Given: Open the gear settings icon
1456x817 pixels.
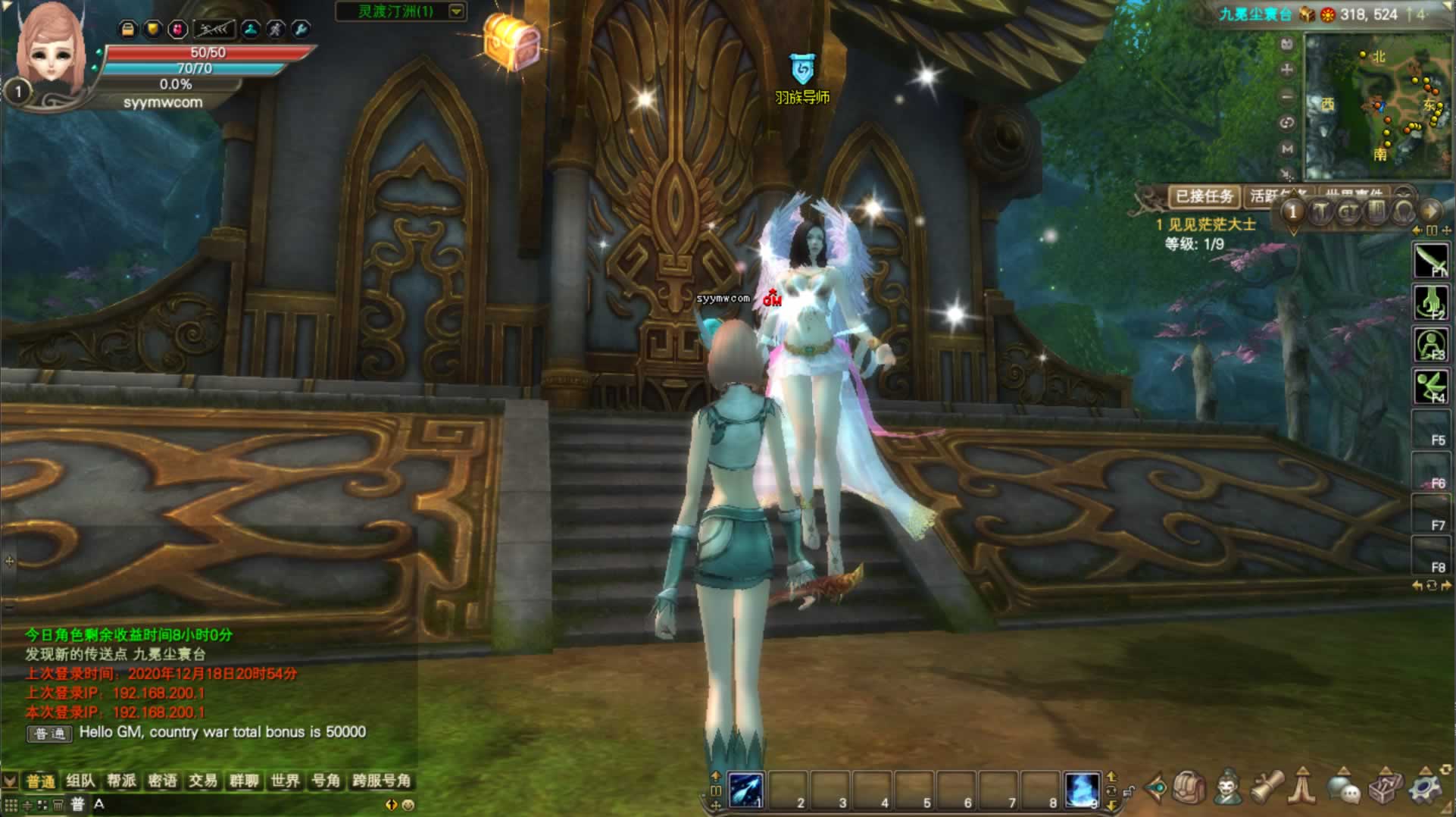Looking at the screenshot, I should click(1426, 788).
